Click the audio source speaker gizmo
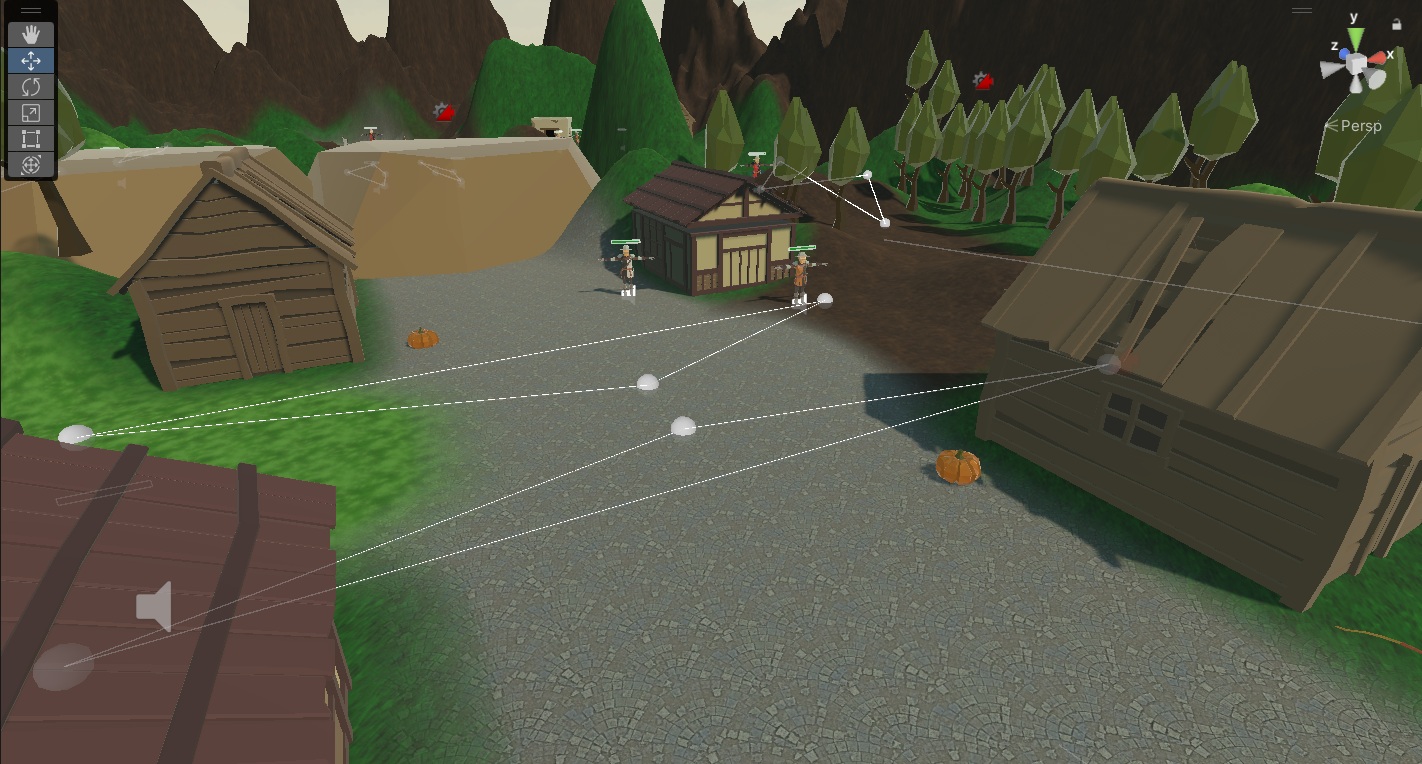1422x764 pixels. 155,604
